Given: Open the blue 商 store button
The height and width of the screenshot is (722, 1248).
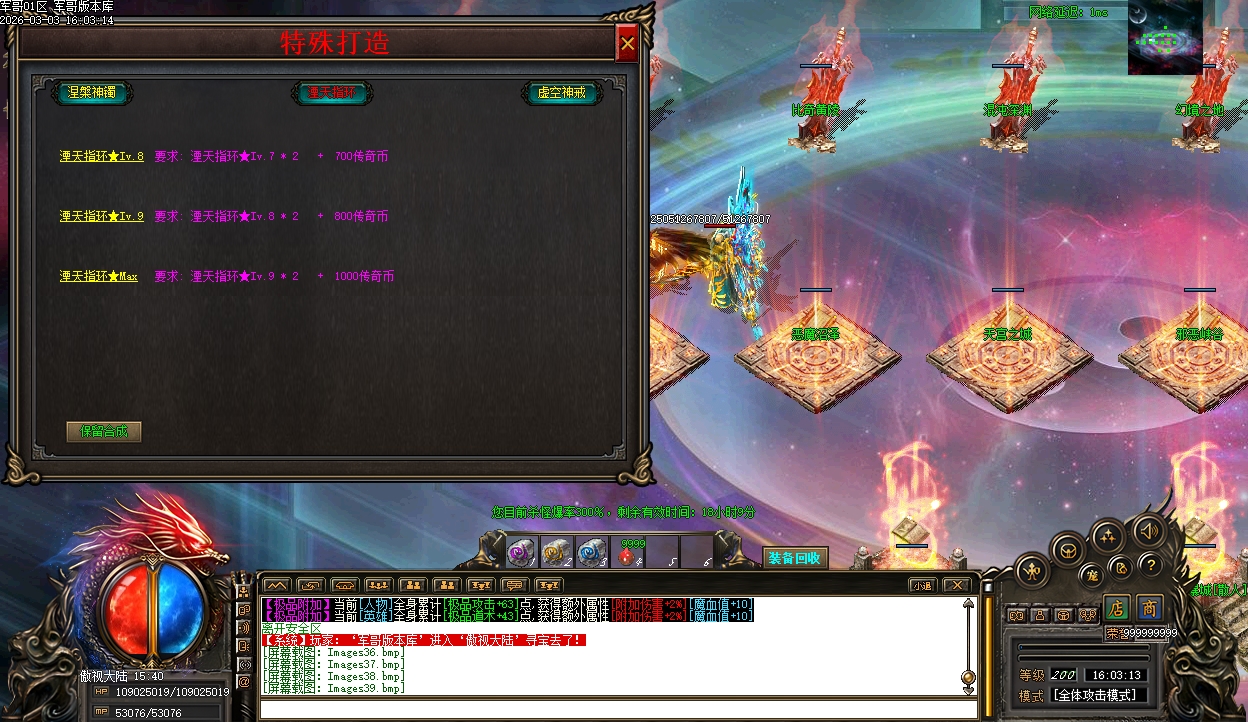Looking at the screenshot, I should 1150,608.
